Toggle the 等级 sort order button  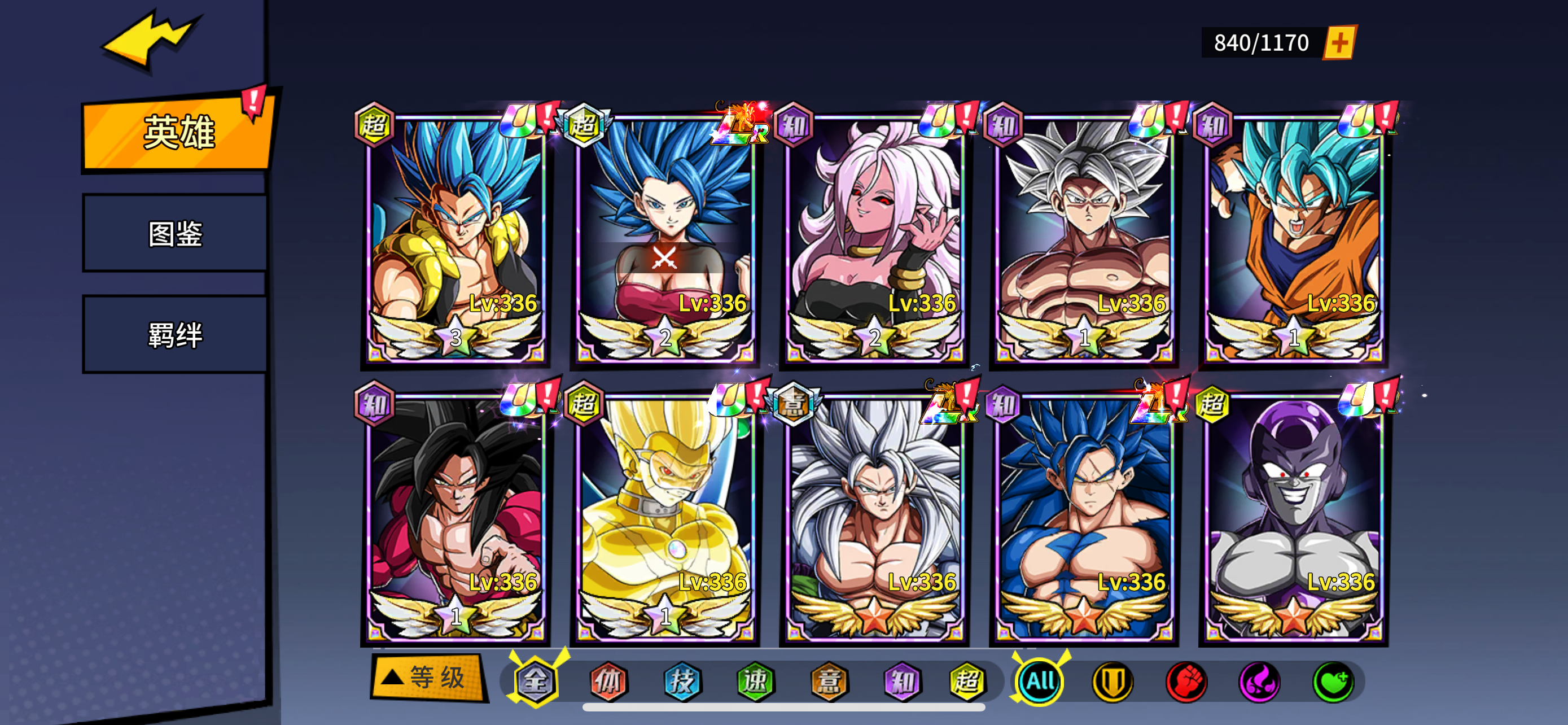coord(428,678)
